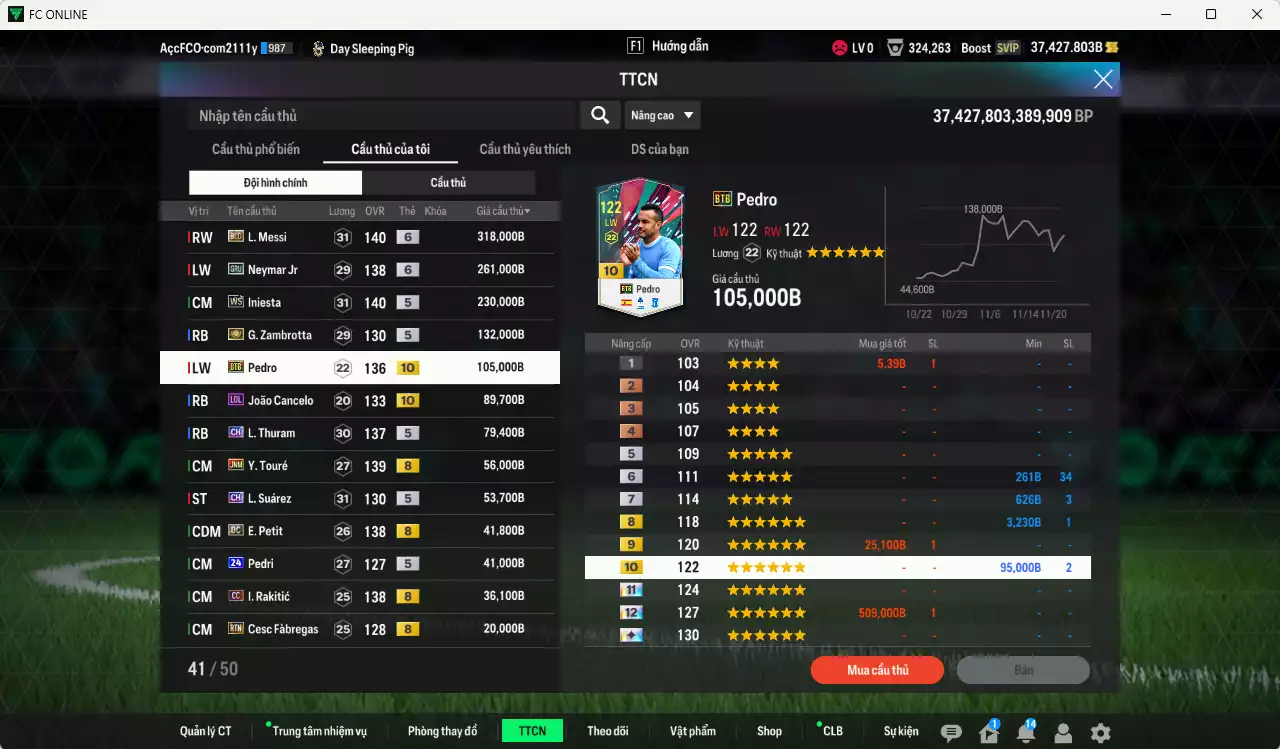Open the club house icon with badge
Viewport: 1280px width, 749px height.
pos(988,732)
